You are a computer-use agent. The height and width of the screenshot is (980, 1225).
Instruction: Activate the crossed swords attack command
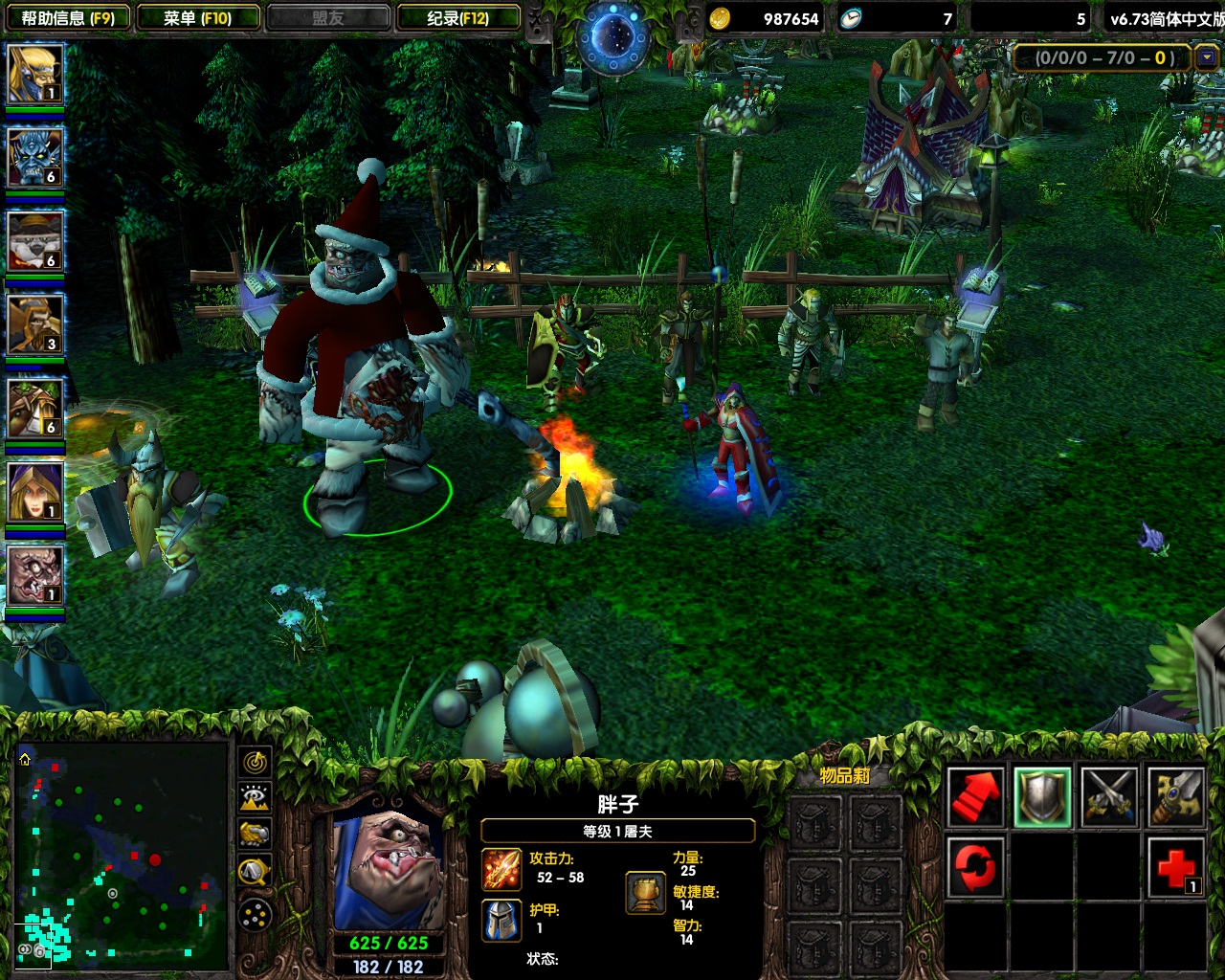pos(1109,797)
